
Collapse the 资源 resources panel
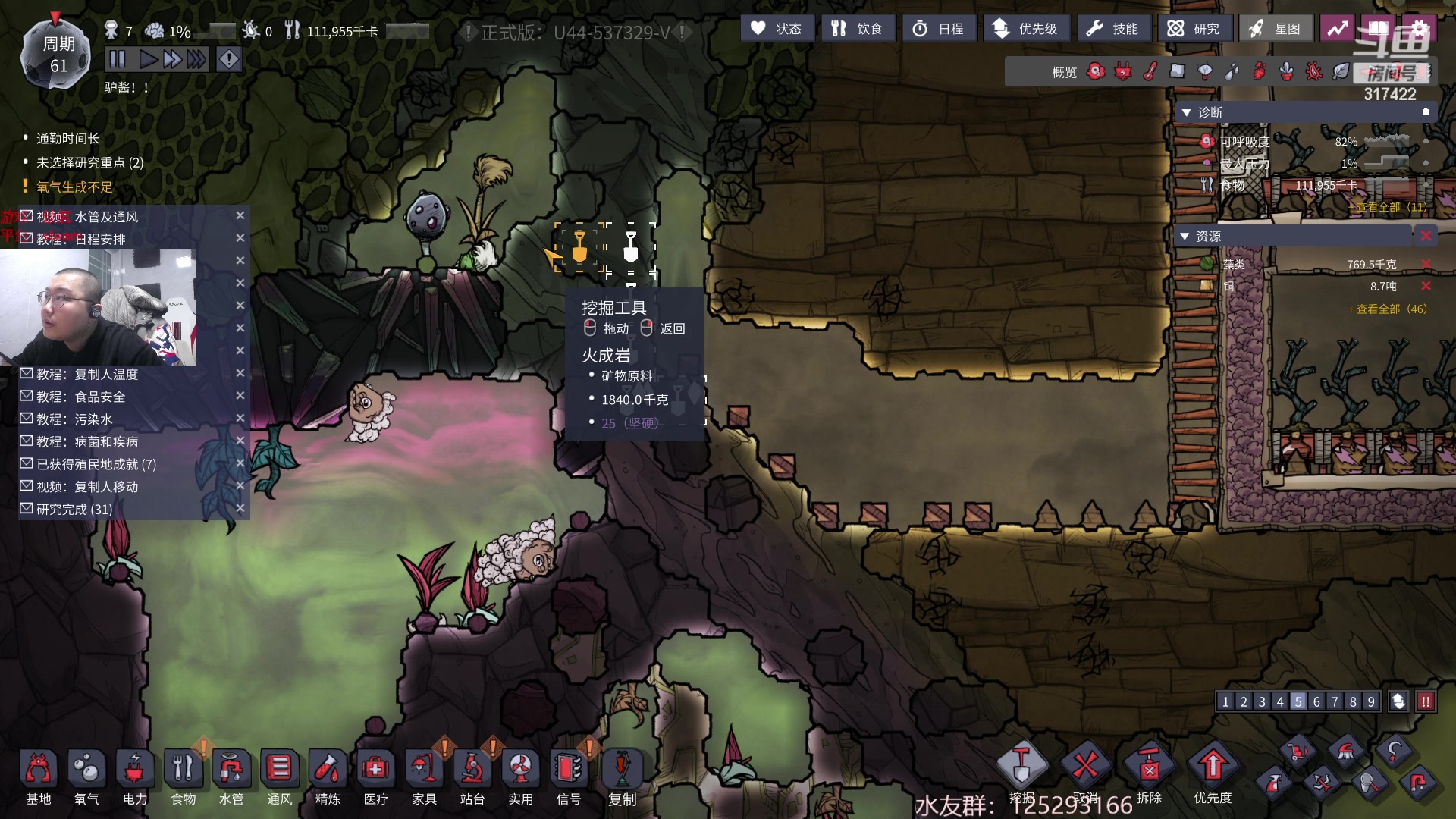pyautogui.click(x=1186, y=237)
